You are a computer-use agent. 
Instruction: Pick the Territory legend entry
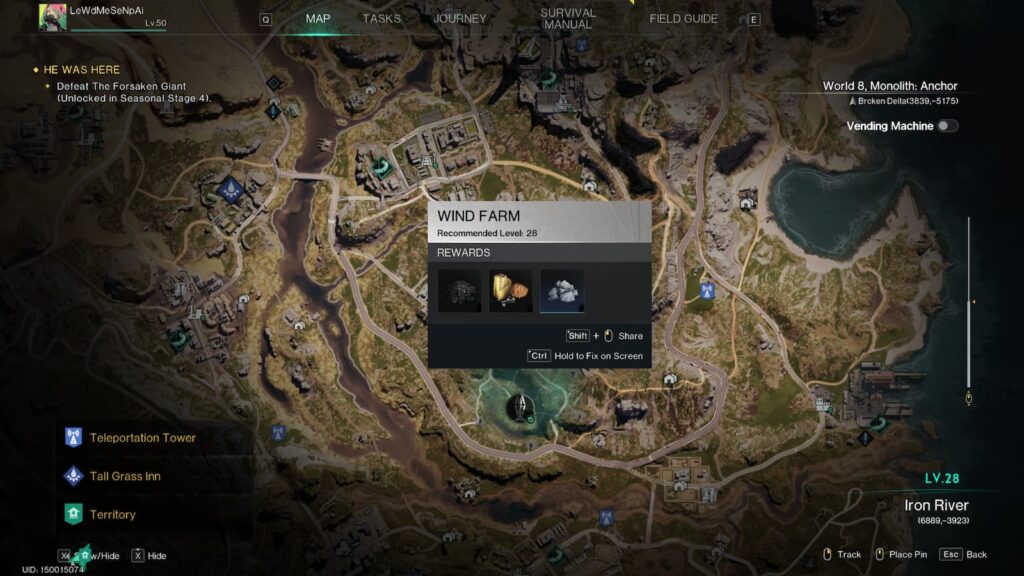click(112, 514)
